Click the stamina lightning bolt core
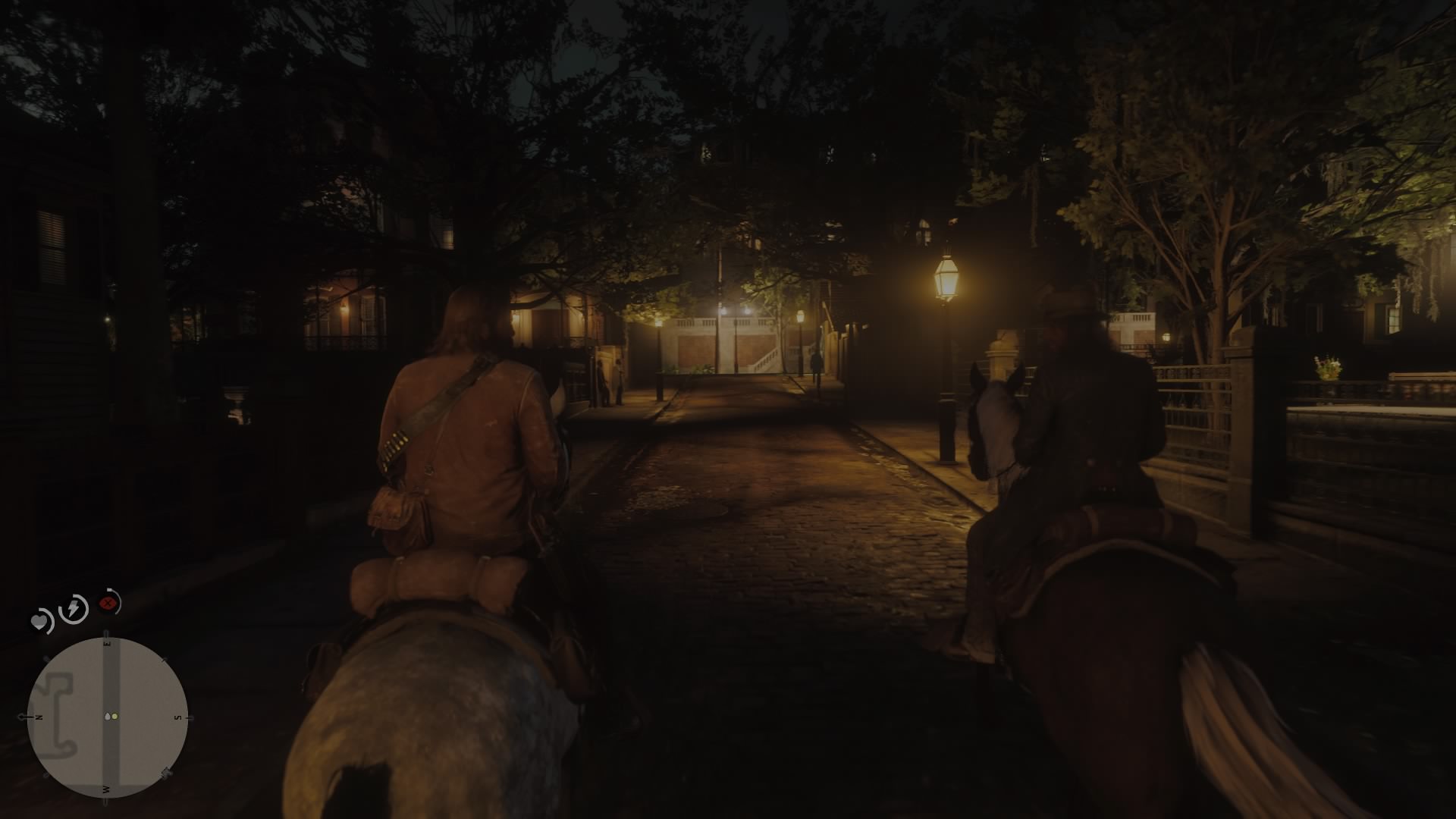The height and width of the screenshot is (819, 1456). click(73, 609)
